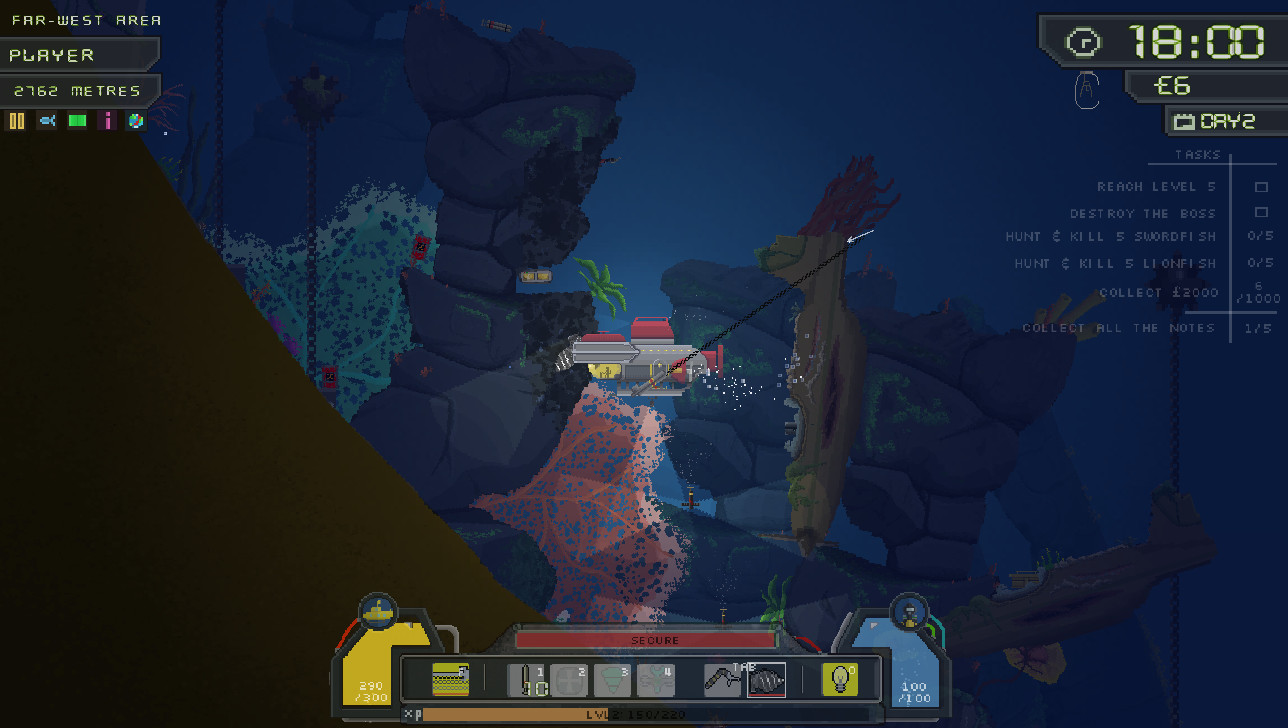The width and height of the screenshot is (1288, 728).
Task: Select the blue submarine icon near the depth meter
Action: (x=48, y=120)
